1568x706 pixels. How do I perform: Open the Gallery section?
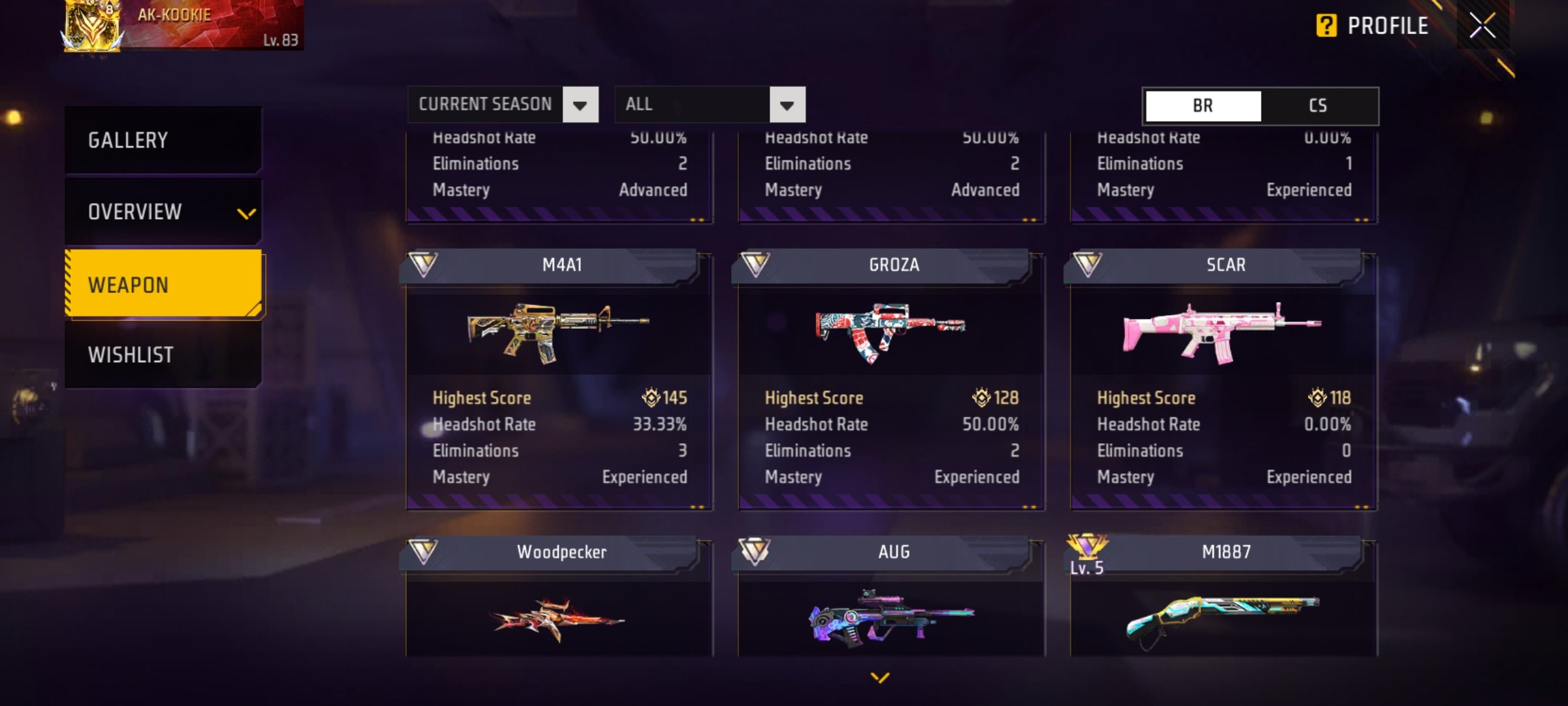pos(163,140)
